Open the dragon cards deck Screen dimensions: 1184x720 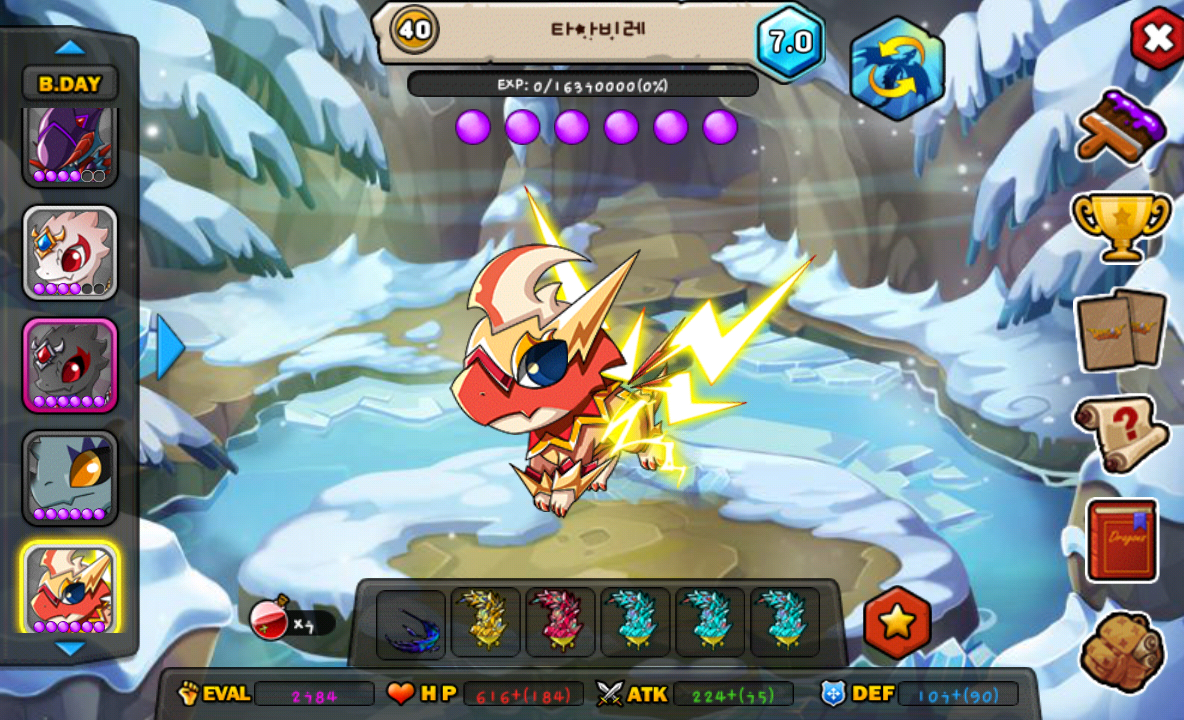[1121, 329]
